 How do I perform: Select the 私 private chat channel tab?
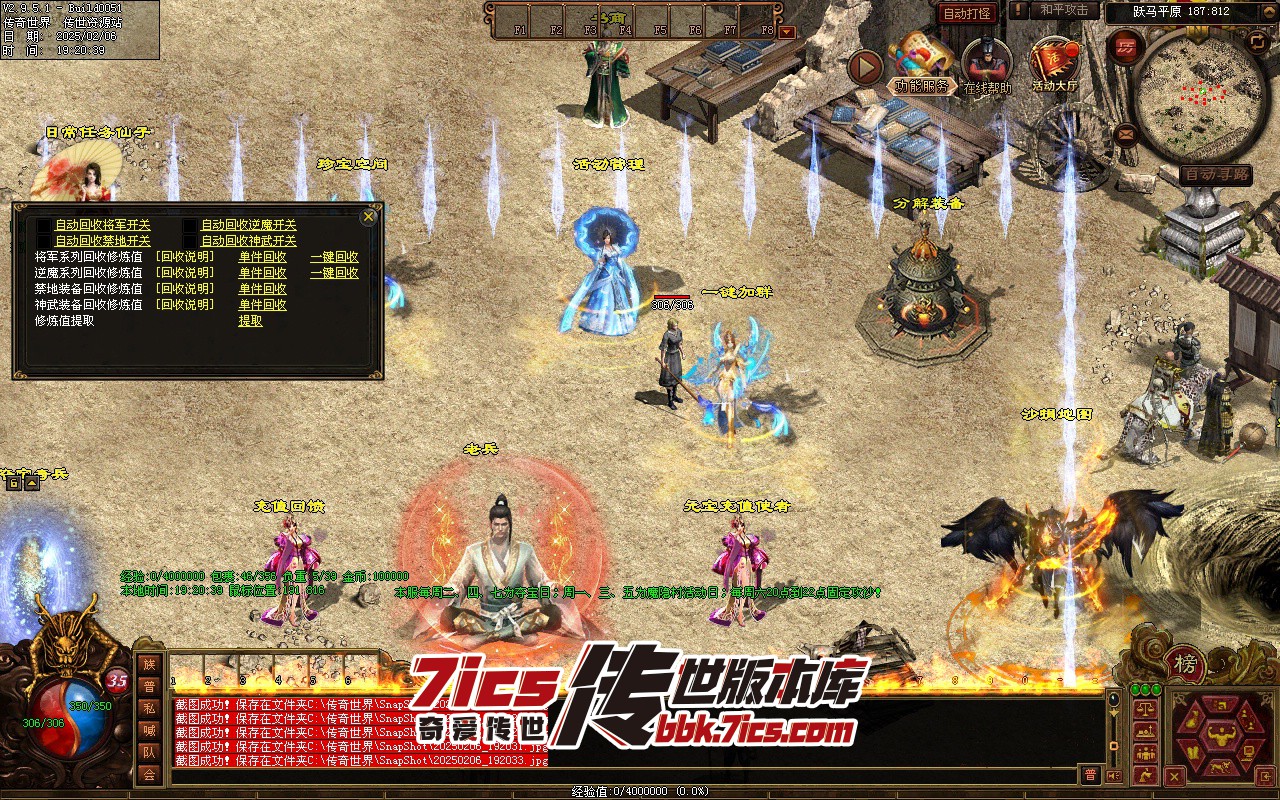(x=149, y=709)
